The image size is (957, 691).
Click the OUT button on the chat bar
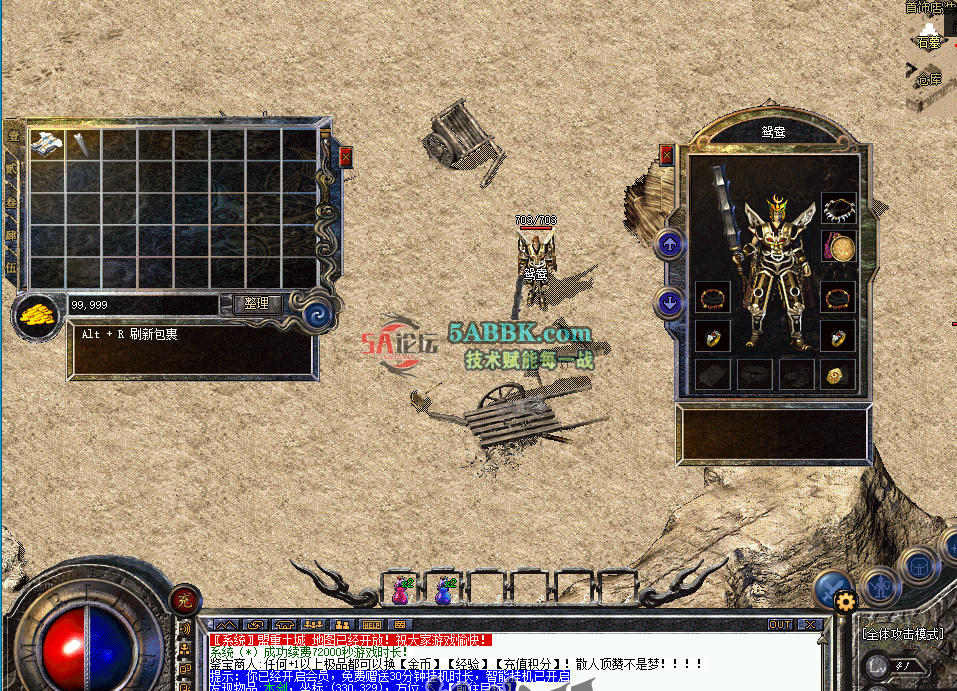click(780, 625)
